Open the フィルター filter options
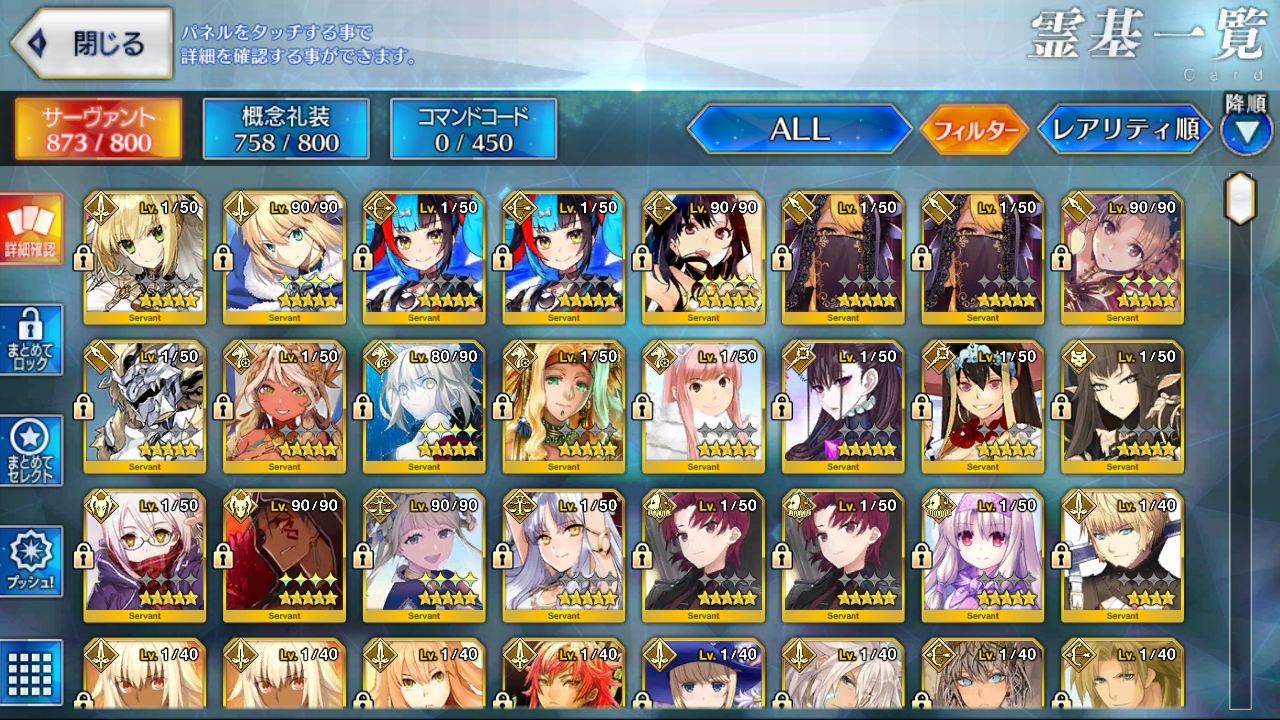Screen dimensions: 1280x720 tap(974, 130)
